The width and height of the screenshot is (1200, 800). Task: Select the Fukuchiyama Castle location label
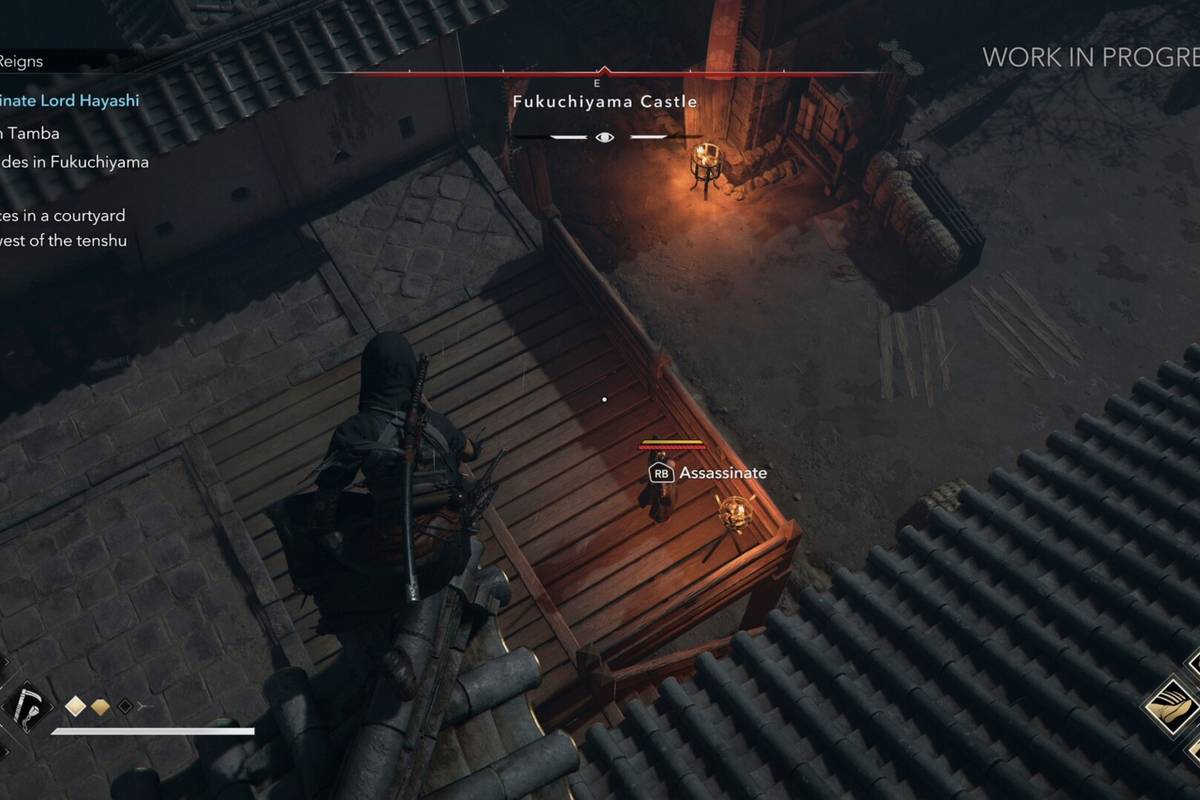pos(605,102)
